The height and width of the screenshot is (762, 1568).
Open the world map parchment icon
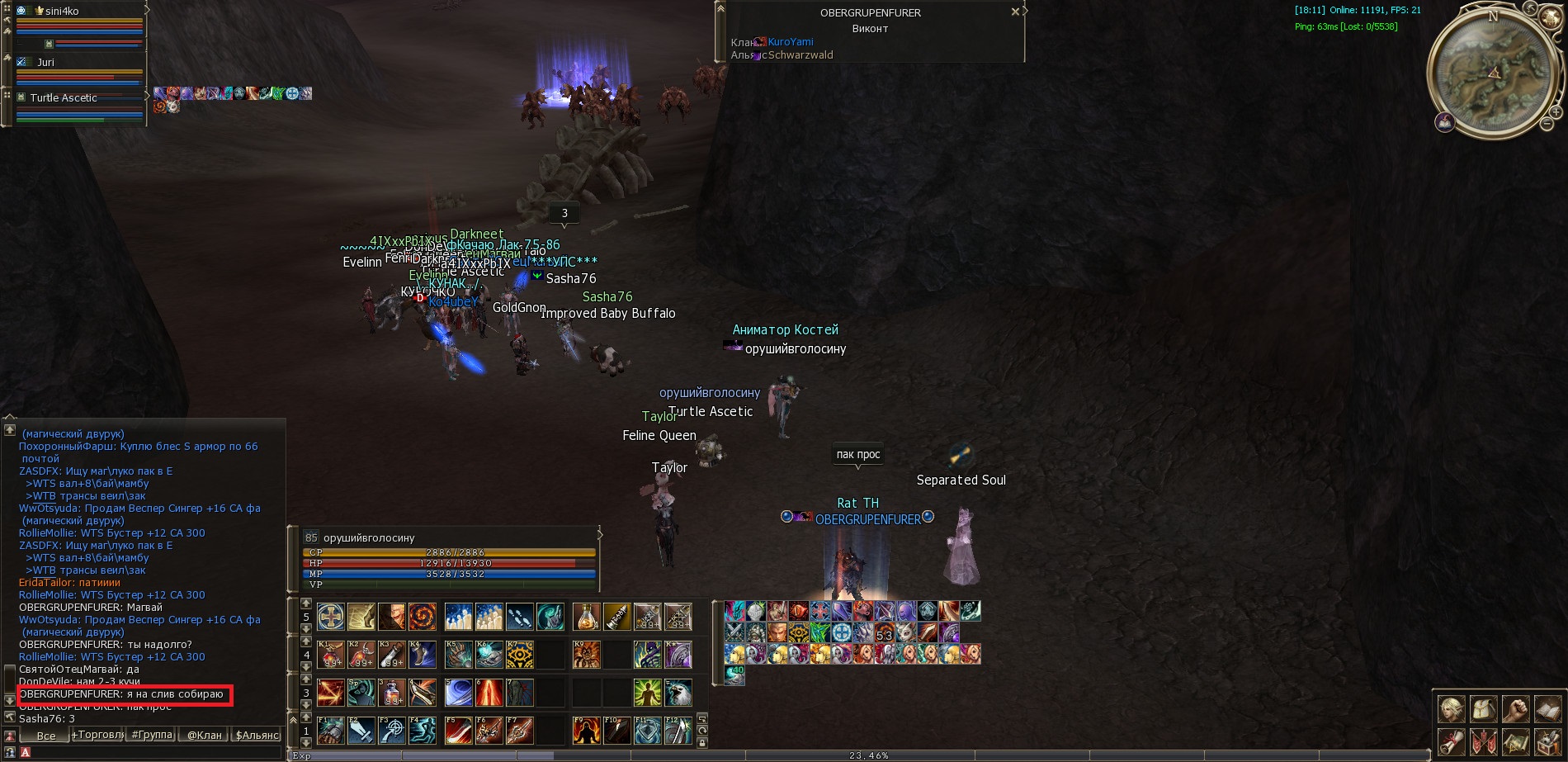click(1515, 741)
